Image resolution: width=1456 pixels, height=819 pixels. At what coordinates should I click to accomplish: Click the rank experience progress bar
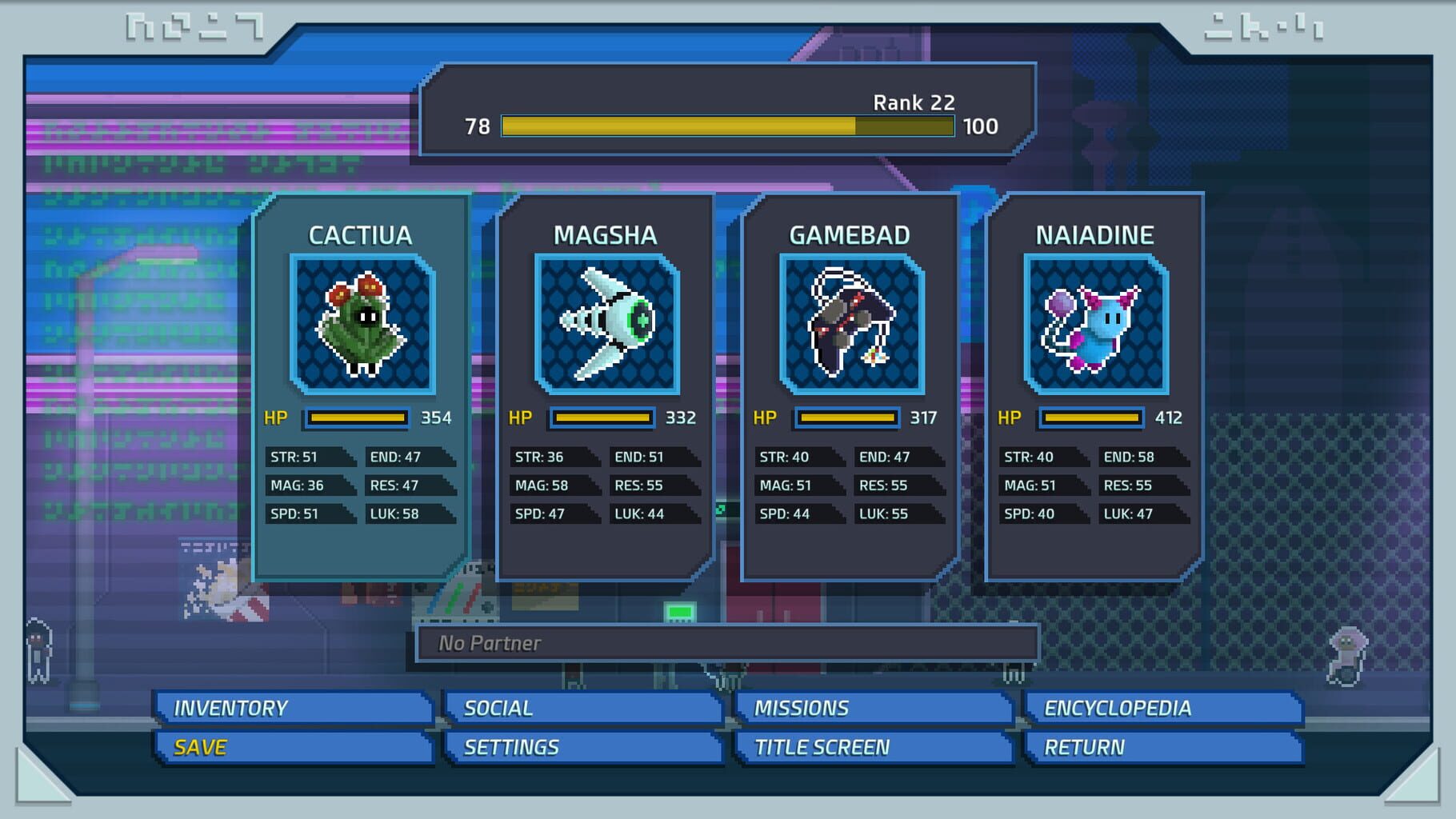coord(726,126)
